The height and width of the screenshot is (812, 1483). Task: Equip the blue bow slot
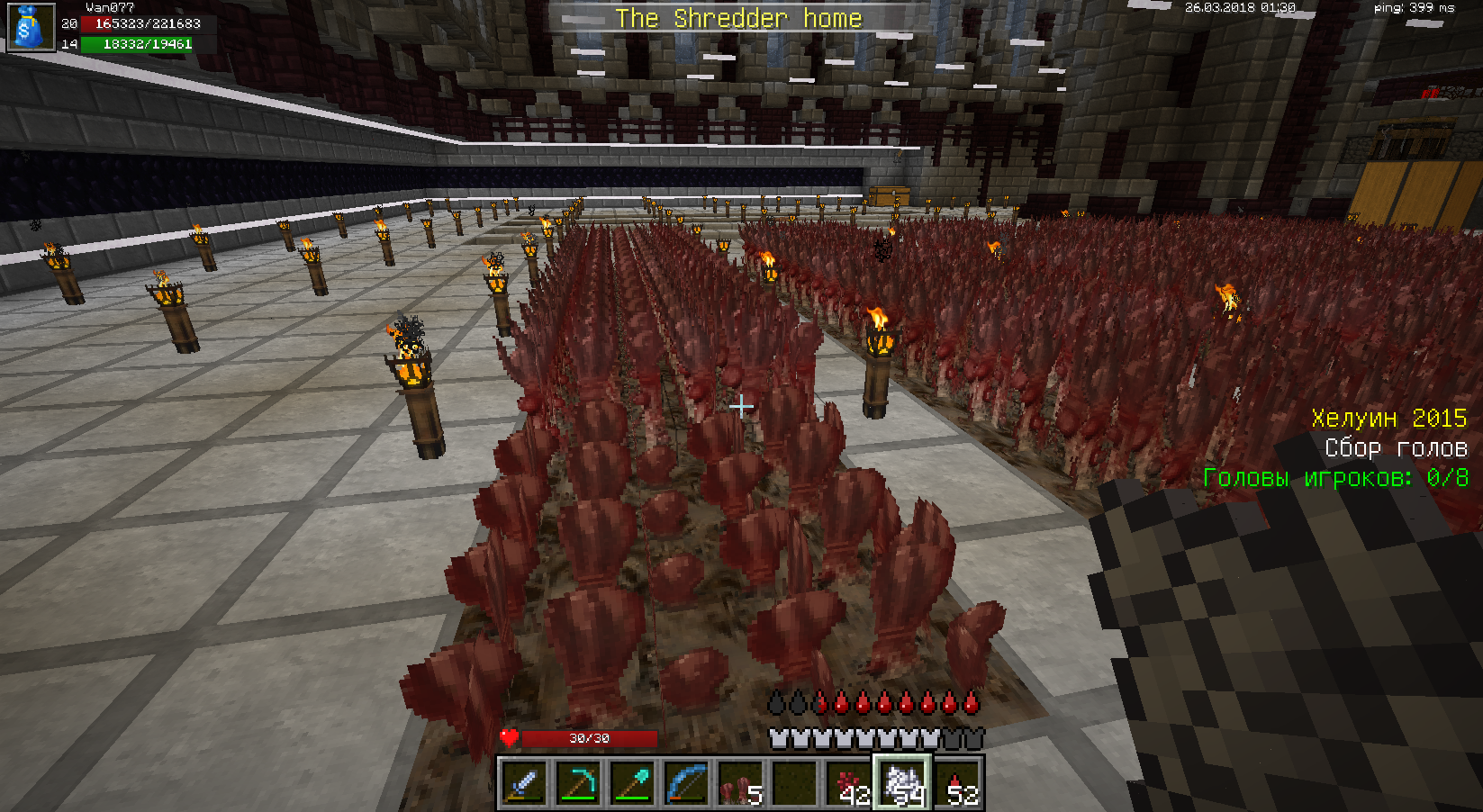pyautogui.click(x=687, y=782)
